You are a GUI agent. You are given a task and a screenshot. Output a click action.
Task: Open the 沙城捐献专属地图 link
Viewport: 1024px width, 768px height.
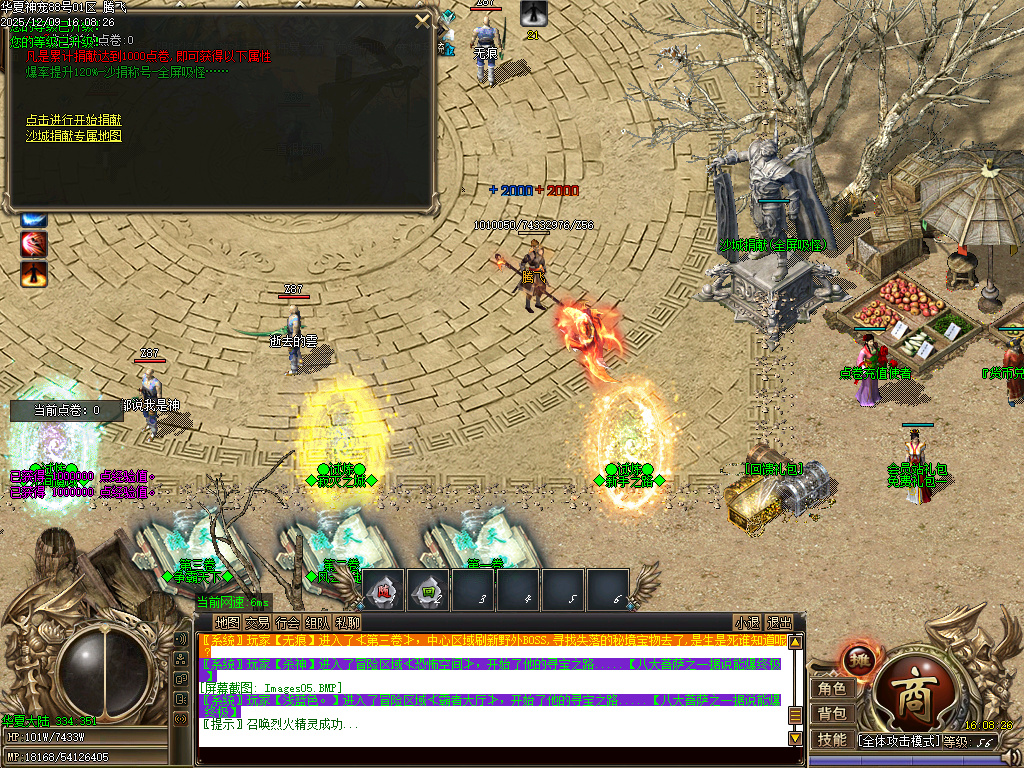click(74, 135)
